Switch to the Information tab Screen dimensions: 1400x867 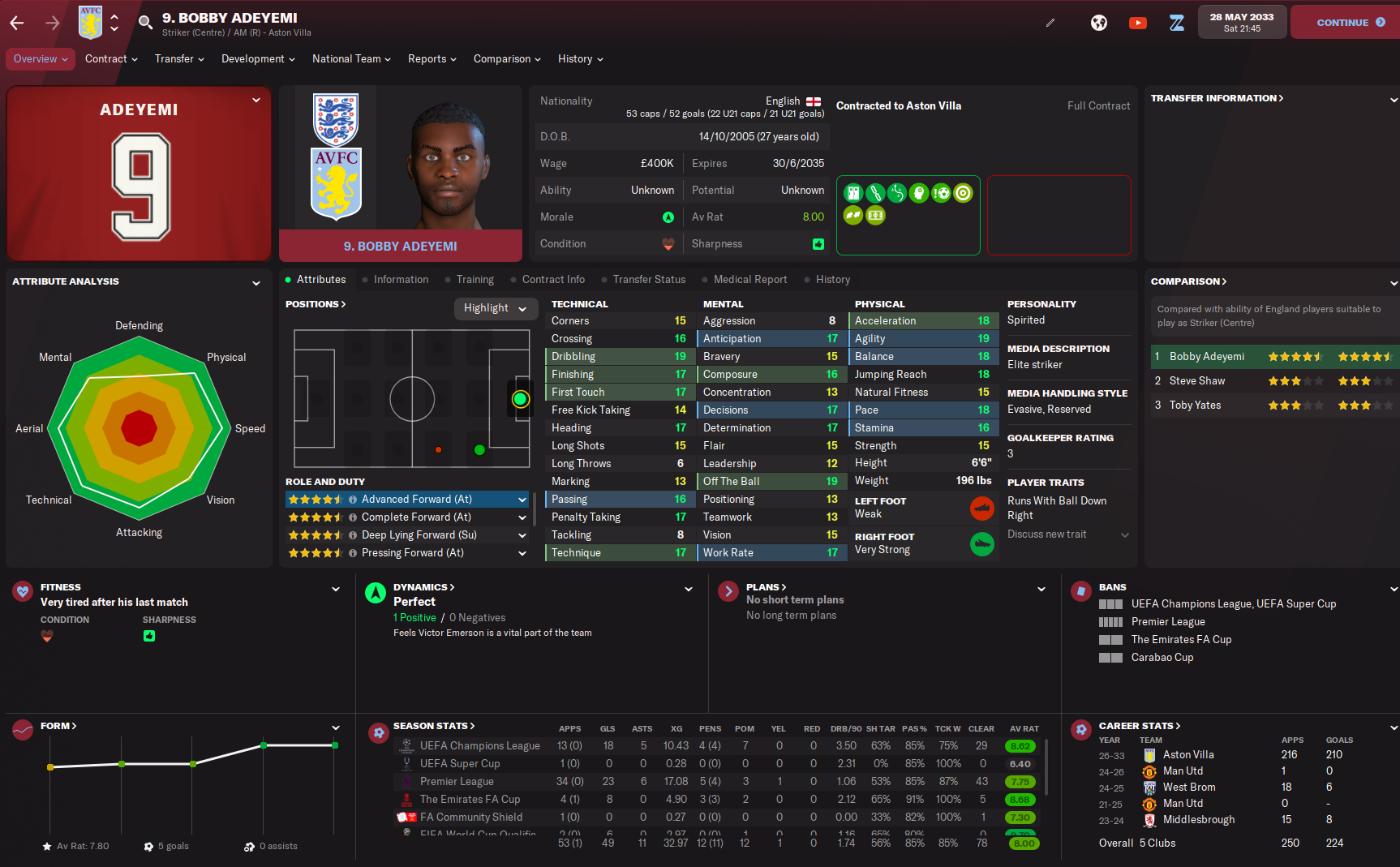(401, 280)
